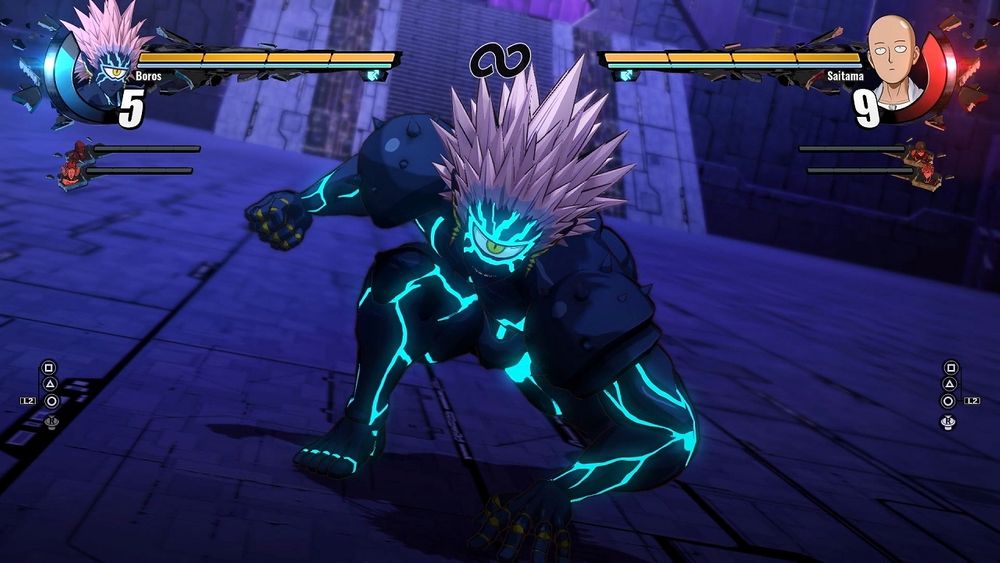This screenshot has height=563, width=1000.
Task: Click the cyan arrow icon under Saitama's health bar
Action: pyautogui.click(x=627, y=75)
